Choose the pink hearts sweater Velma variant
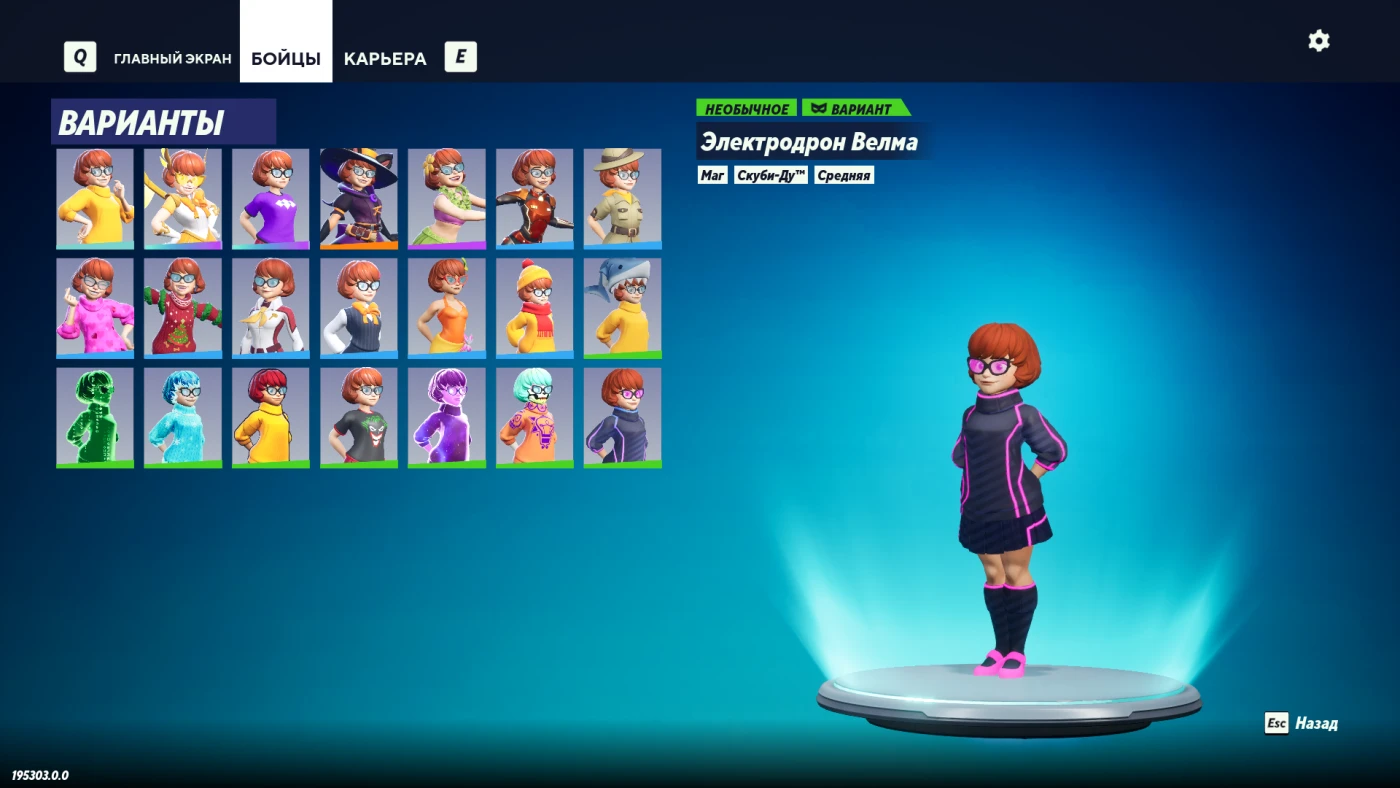Image resolution: width=1400 pixels, height=788 pixels. coord(95,308)
